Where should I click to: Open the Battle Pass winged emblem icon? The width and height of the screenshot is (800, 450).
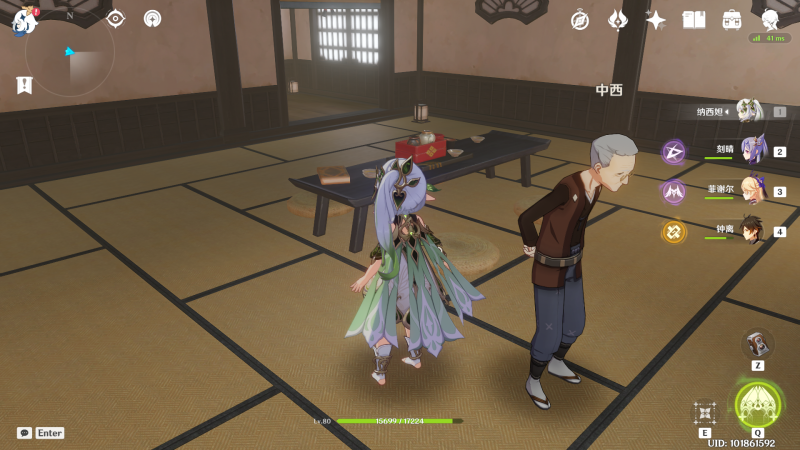(618, 19)
